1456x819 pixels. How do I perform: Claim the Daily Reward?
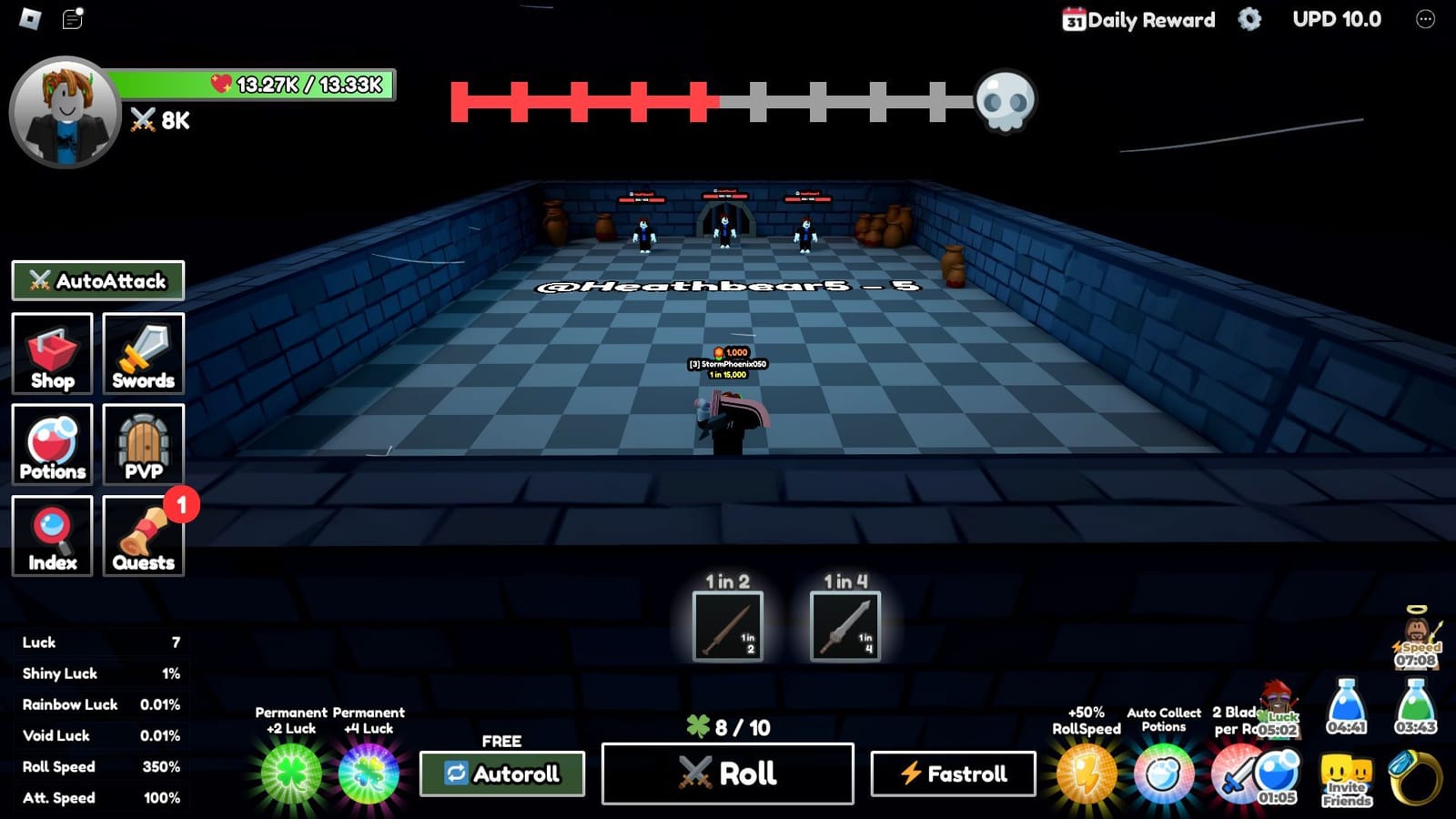coord(1140,19)
